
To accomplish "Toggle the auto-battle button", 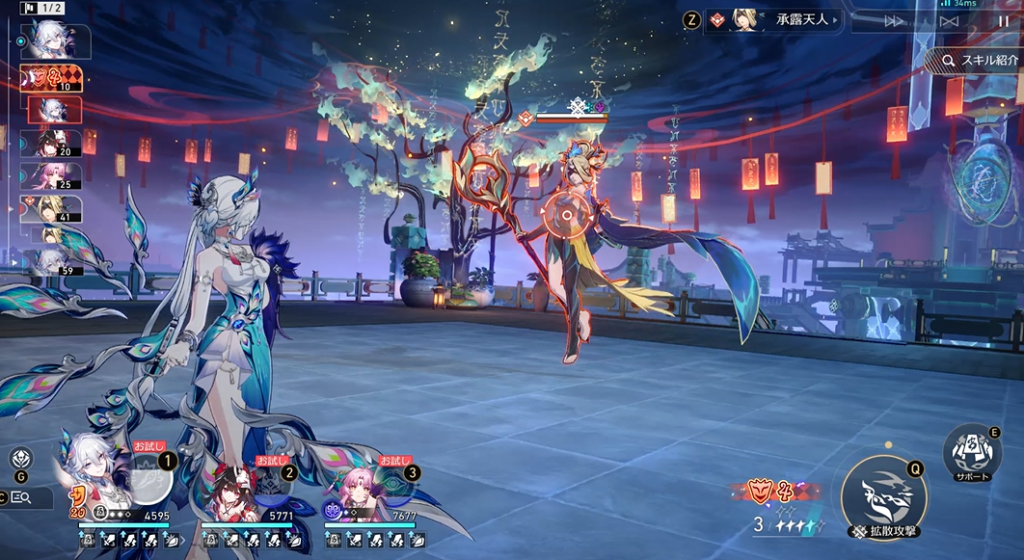I will [x=950, y=21].
